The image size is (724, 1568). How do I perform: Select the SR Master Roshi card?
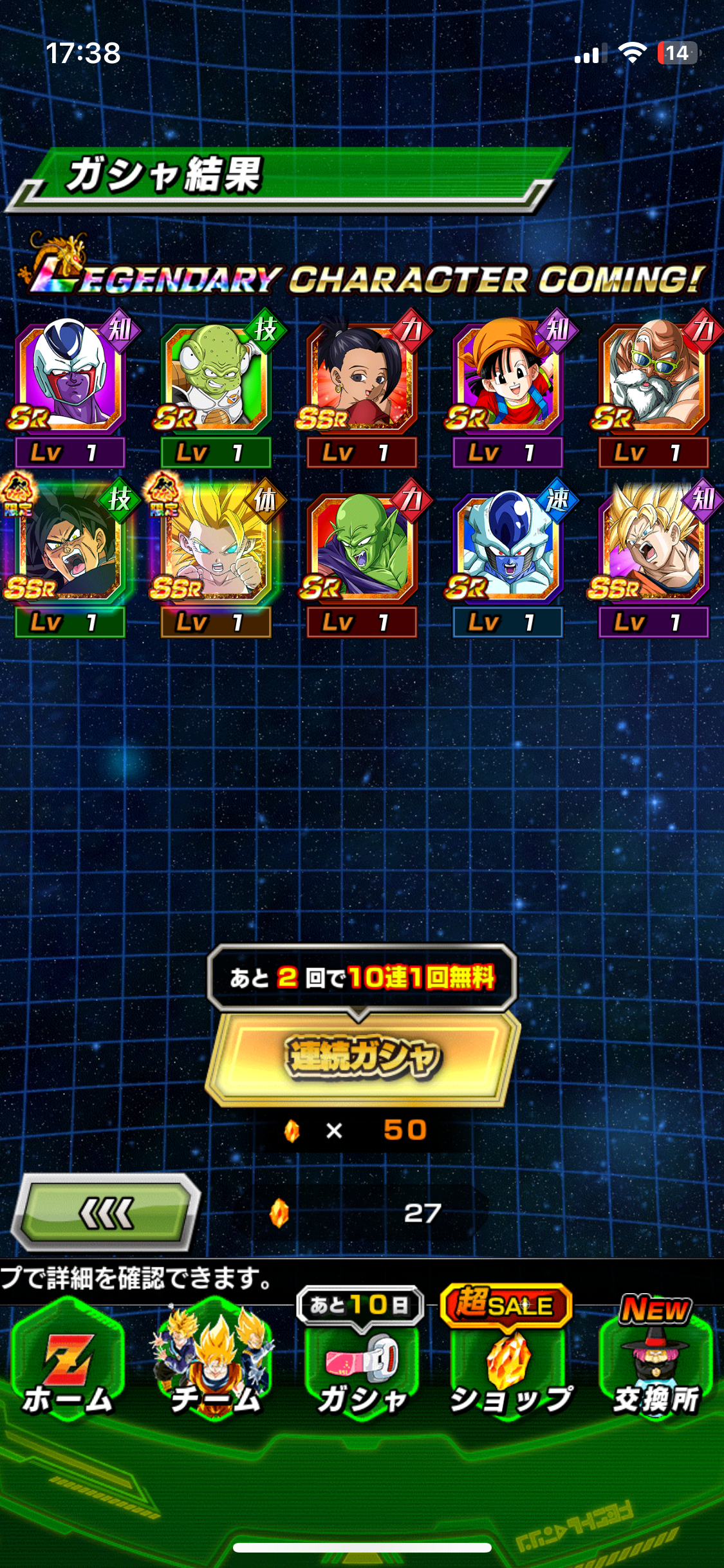pos(653,380)
